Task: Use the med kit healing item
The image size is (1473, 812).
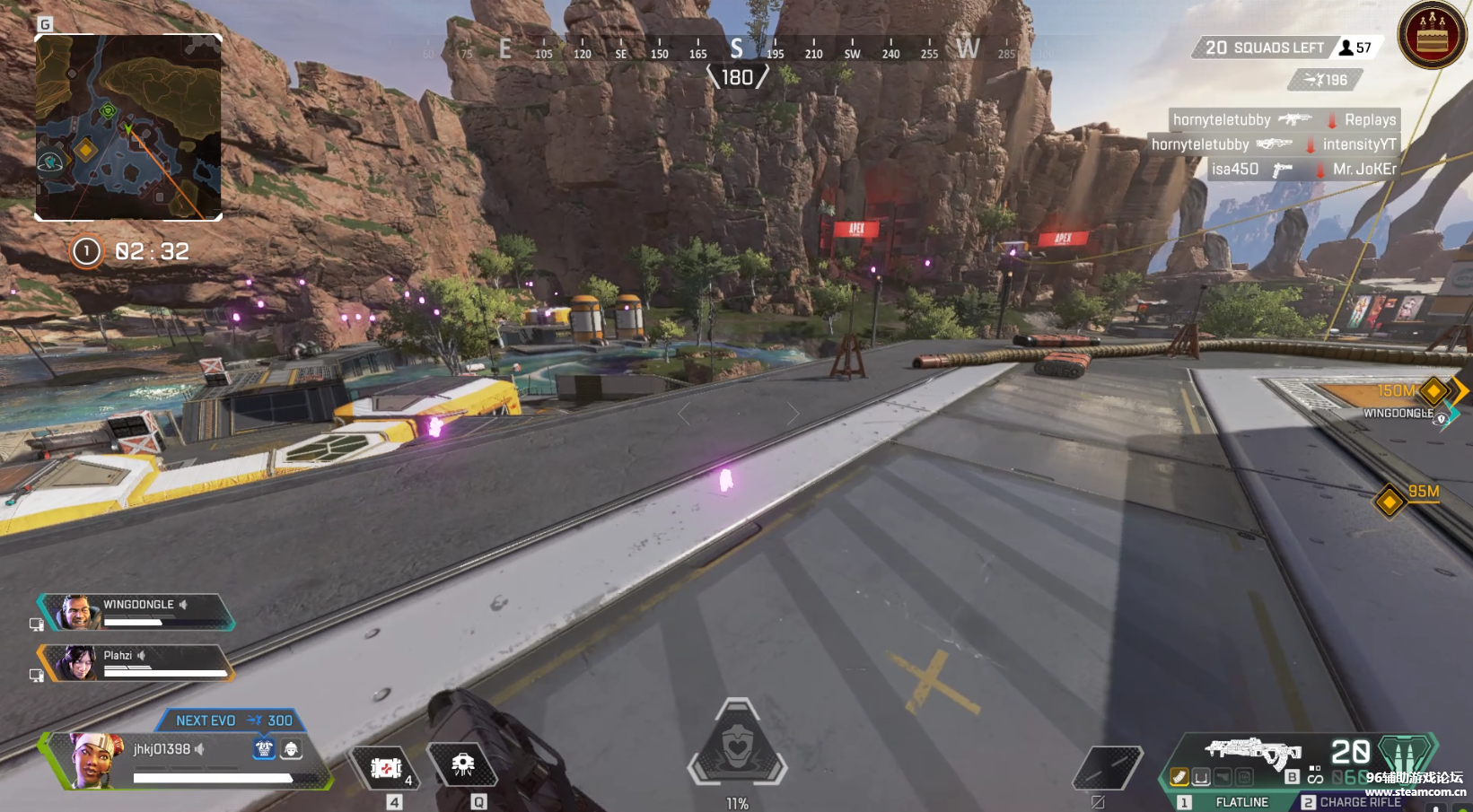Action: [x=386, y=769]
